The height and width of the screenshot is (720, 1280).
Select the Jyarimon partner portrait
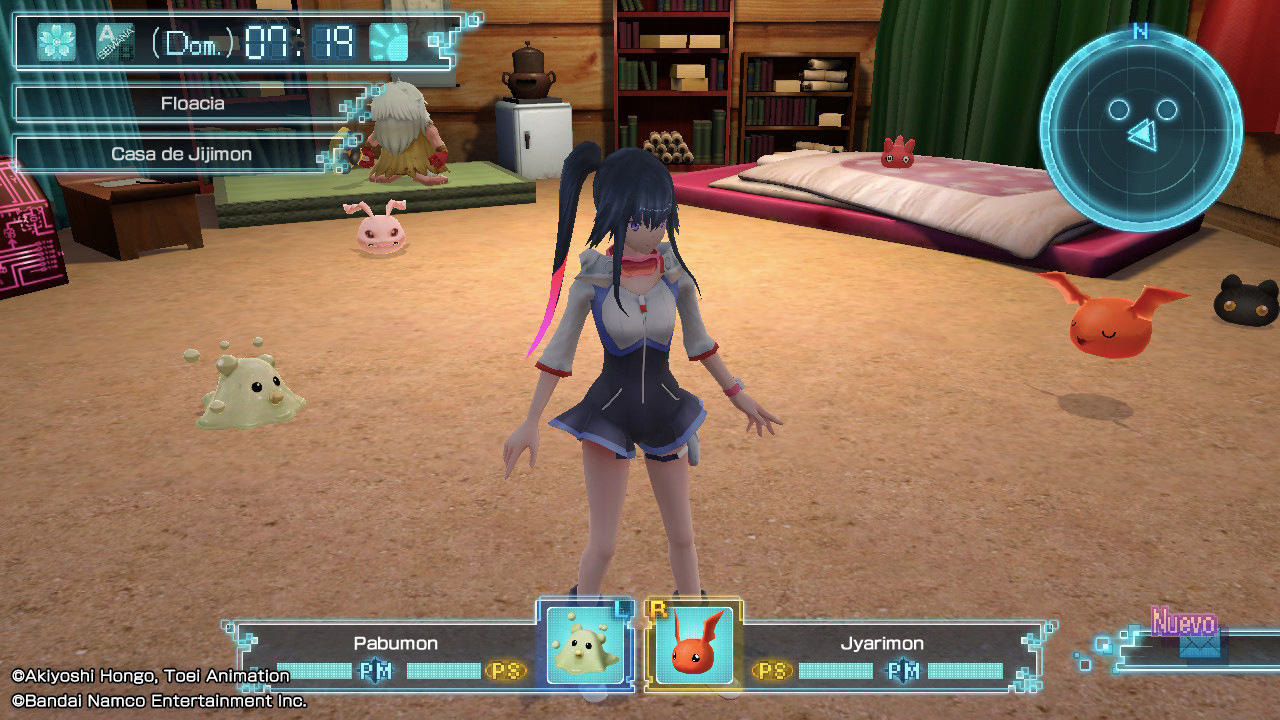694,645
